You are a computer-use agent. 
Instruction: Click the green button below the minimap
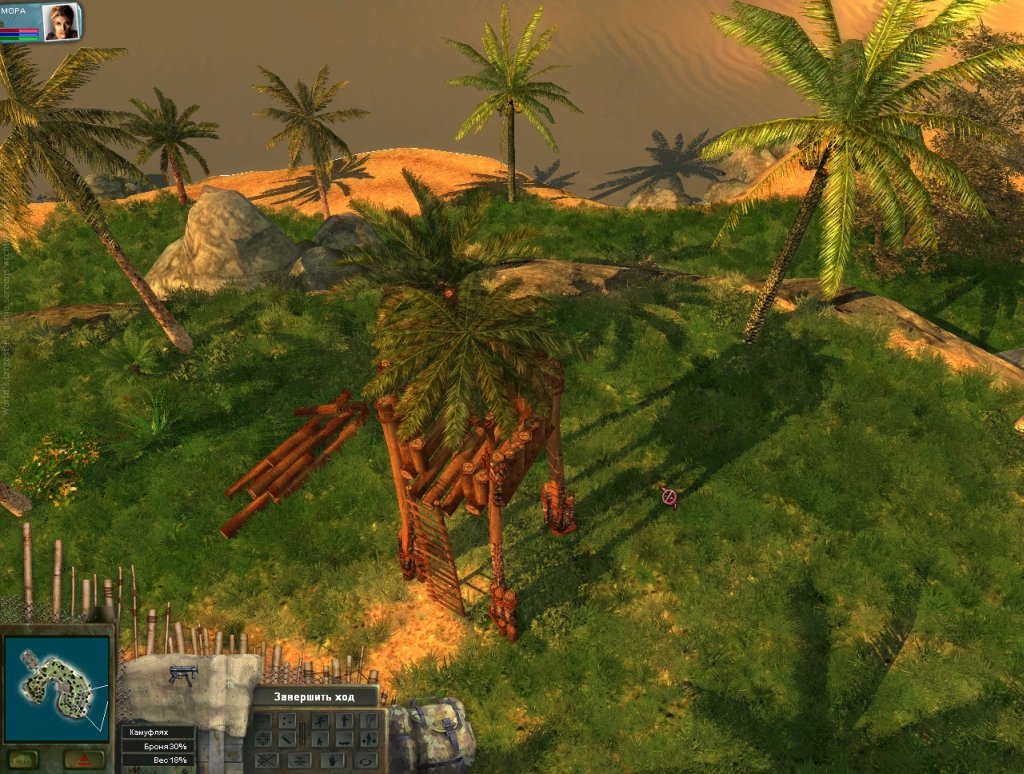click(23, 757)
